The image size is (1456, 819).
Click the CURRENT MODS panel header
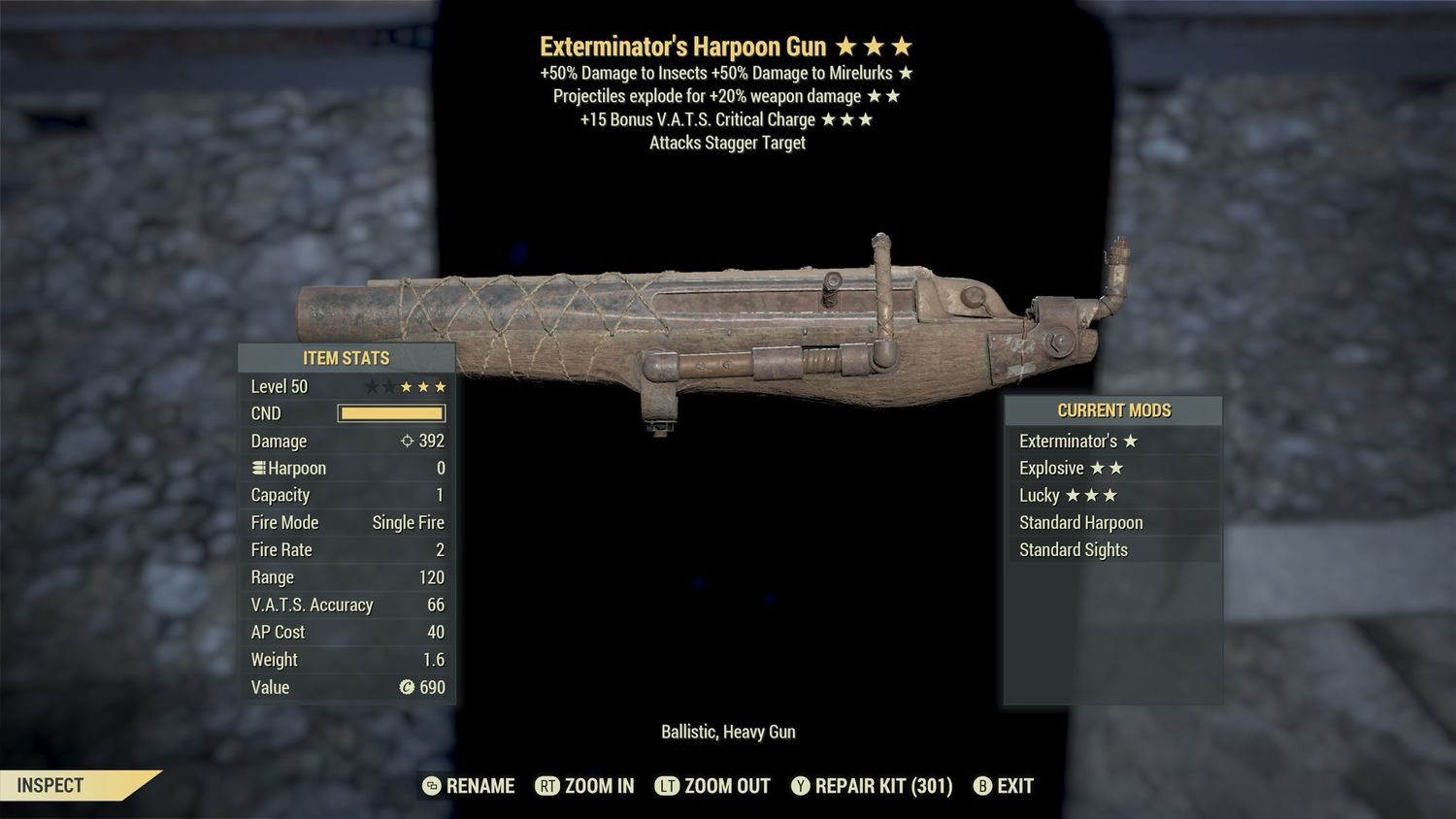coord(1113,409)
